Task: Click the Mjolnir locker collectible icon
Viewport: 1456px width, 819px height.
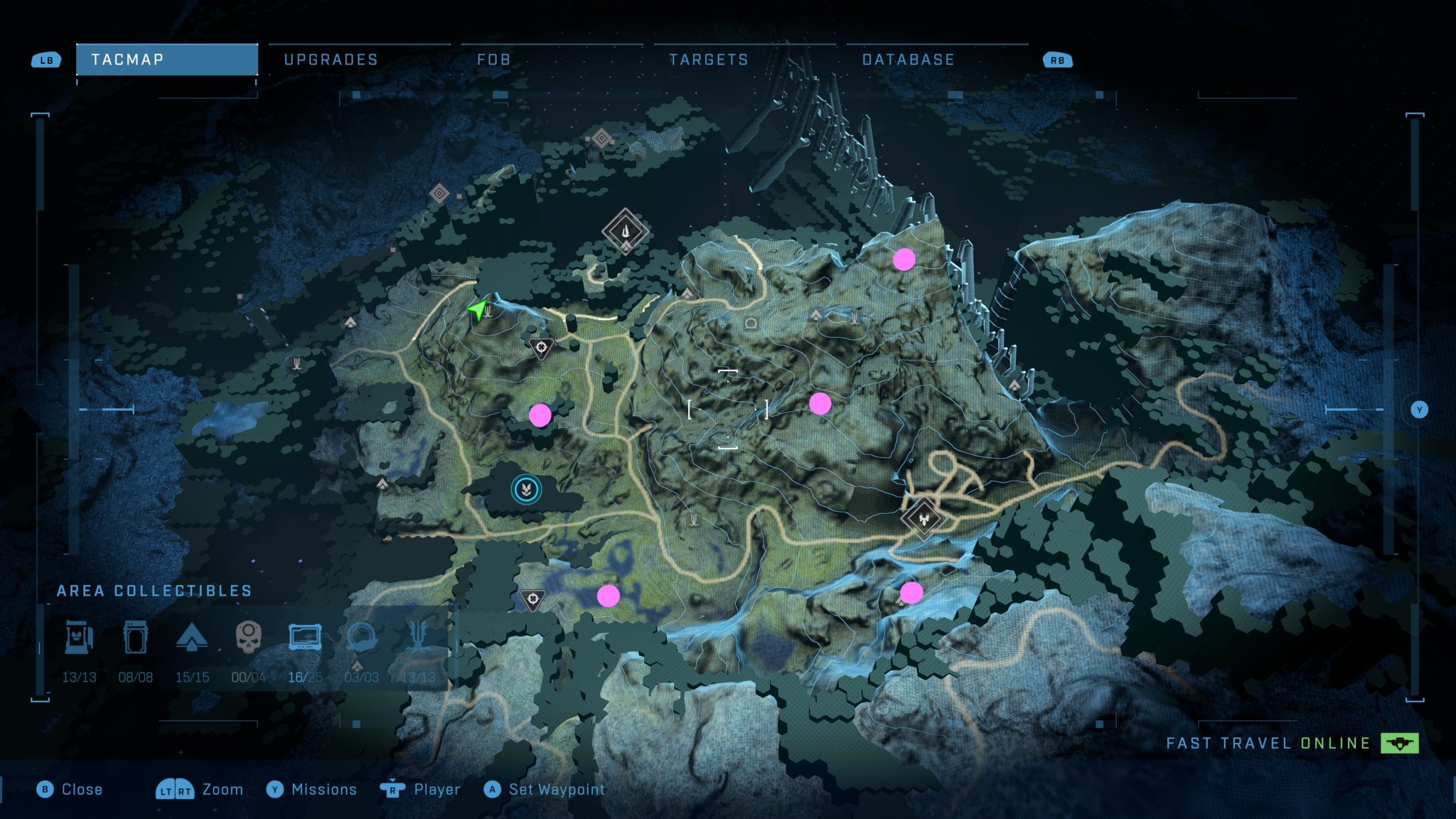Action: [79, 636]
